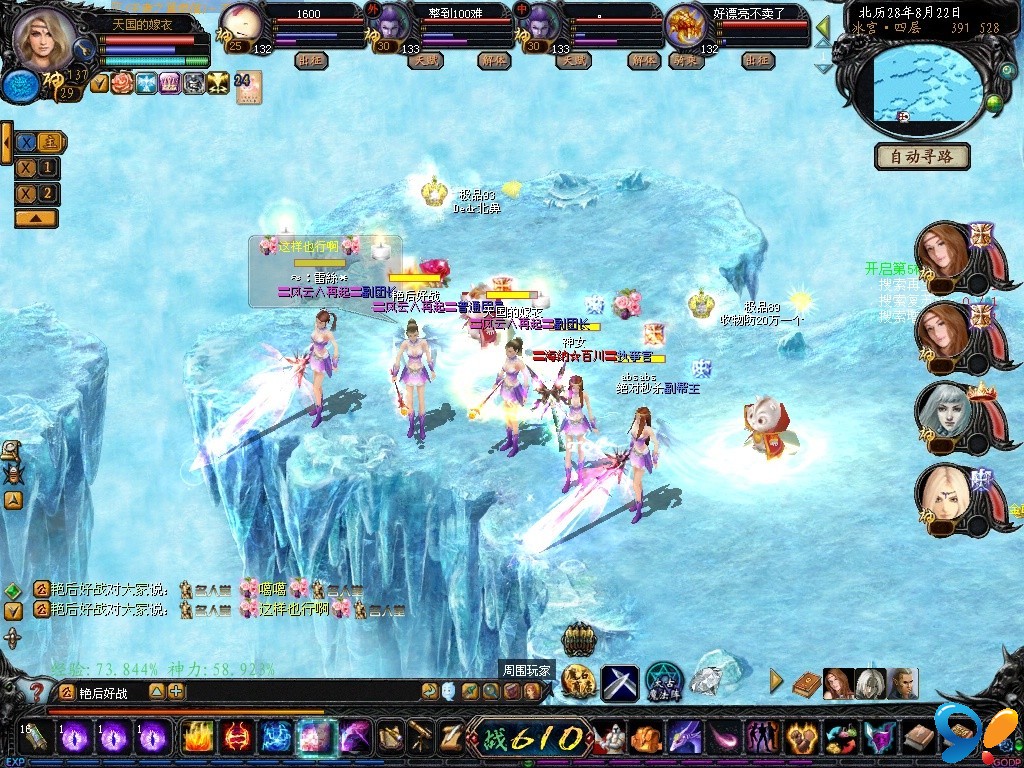Click the X1 hotbar page button
Viewport: 1024px width, 768px height.
(37, 168)
